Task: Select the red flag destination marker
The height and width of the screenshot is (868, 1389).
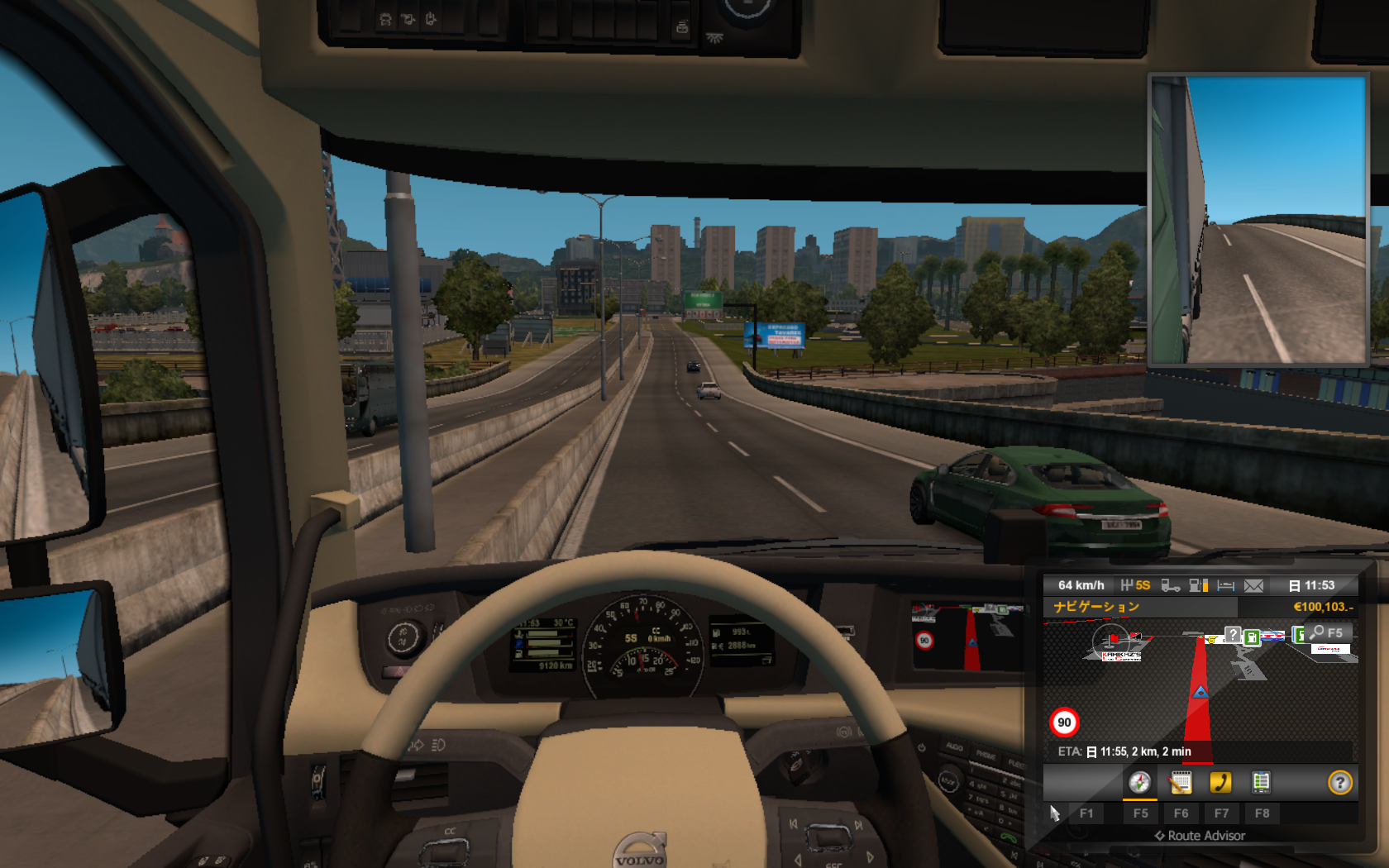Action: coord(1115,639)
